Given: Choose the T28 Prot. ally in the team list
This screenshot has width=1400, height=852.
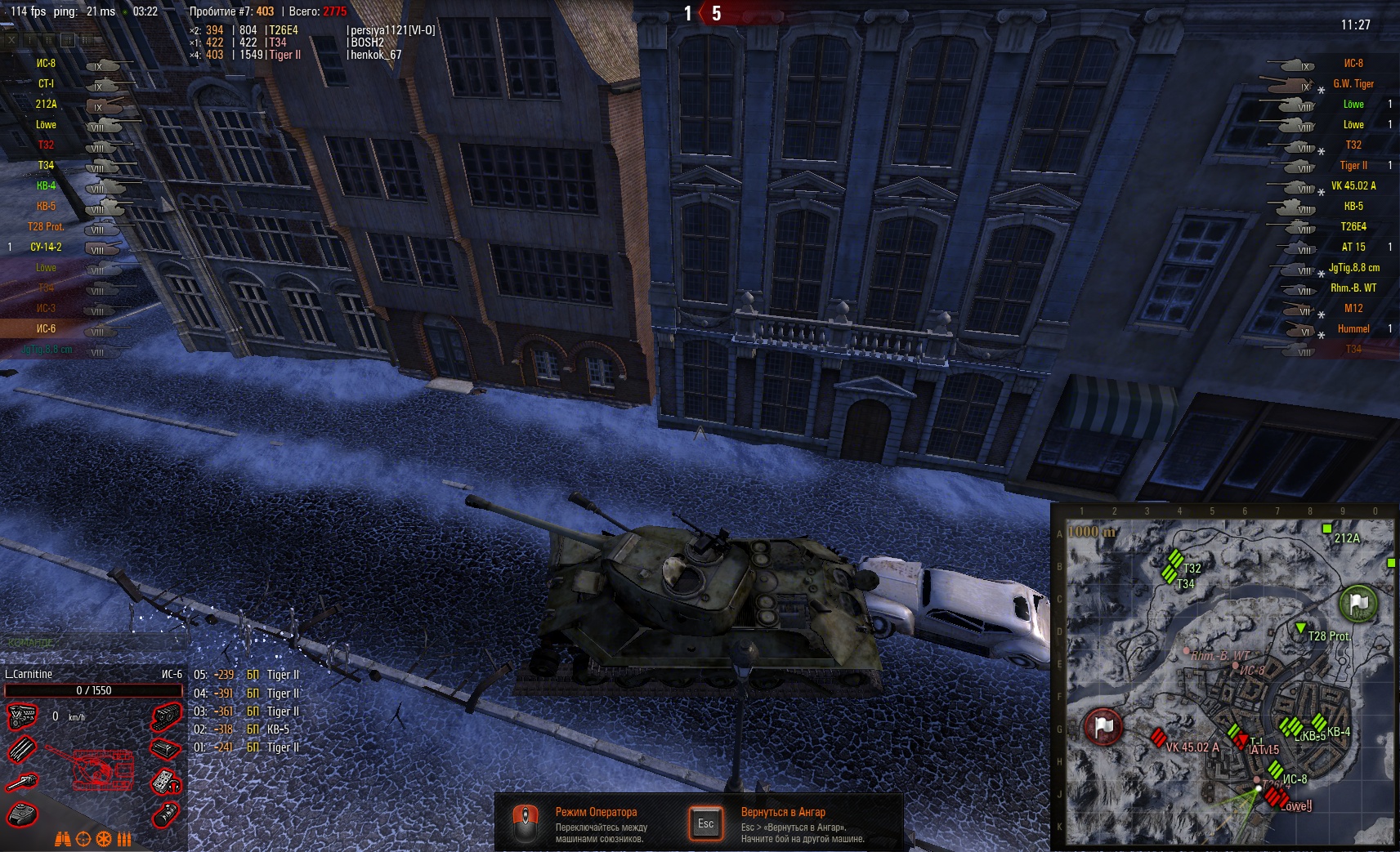Looking at the screenshot, I should coord(47,227).
